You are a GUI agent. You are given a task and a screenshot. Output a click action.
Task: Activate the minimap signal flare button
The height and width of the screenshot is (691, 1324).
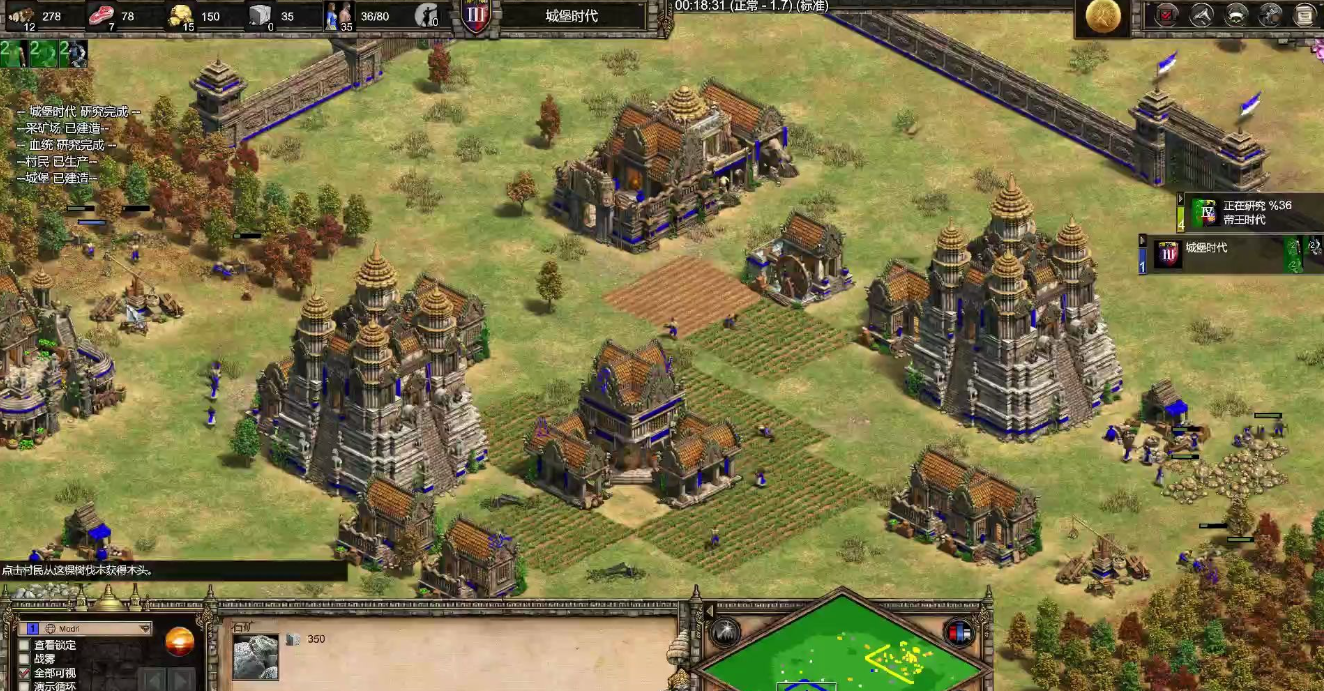(x=725, y=632)
